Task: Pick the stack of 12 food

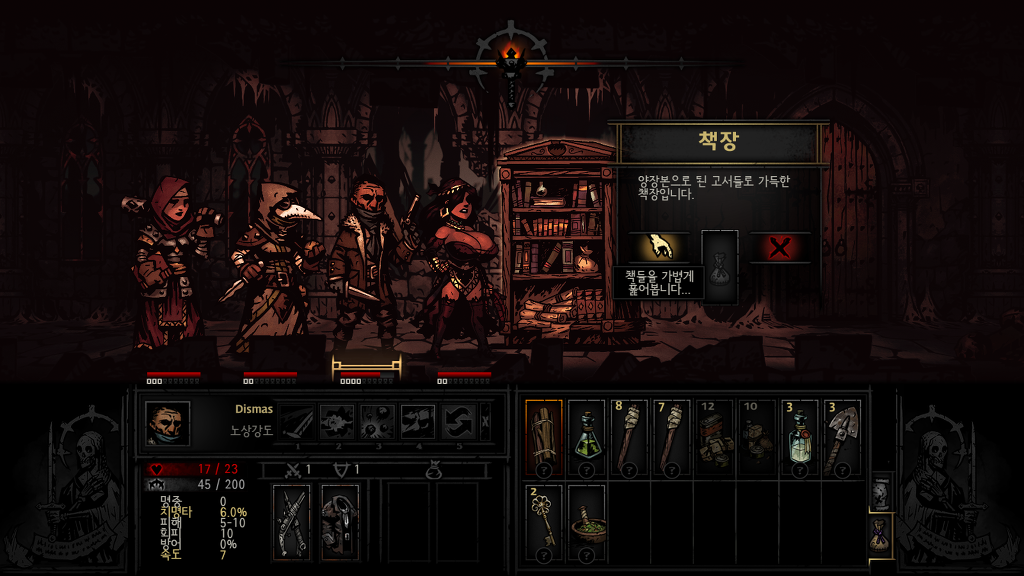Action: (715, 438)
